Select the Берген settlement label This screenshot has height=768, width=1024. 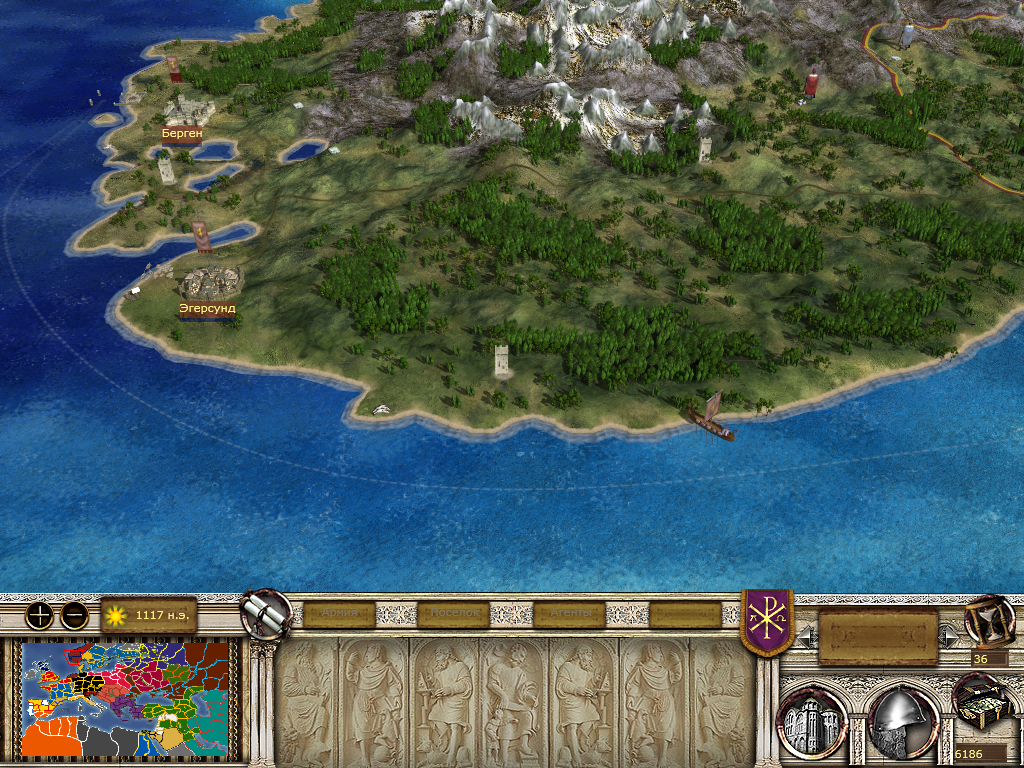(181, 132)
